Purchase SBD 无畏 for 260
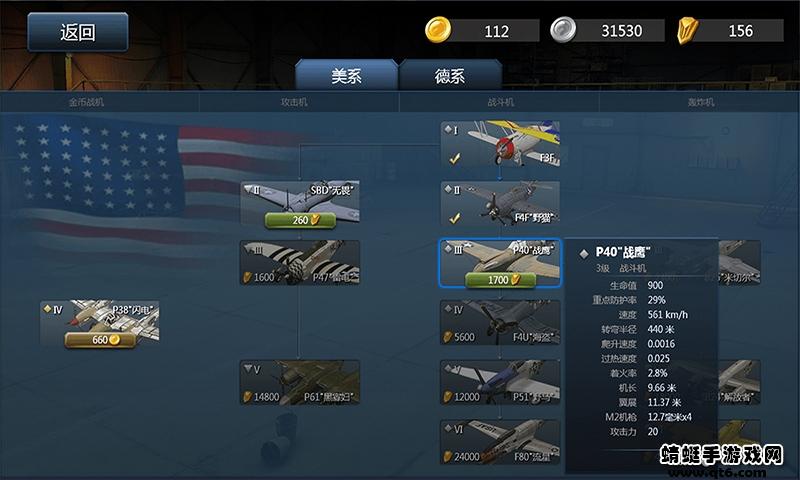 tap(299, 220)
